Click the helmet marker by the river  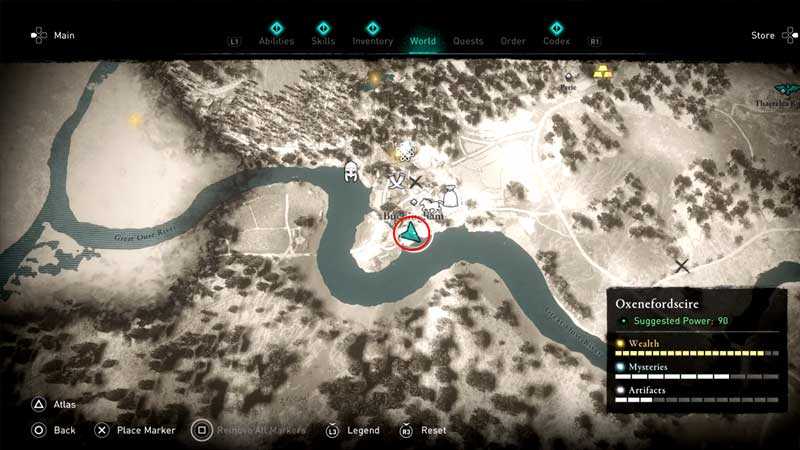coord(353,170)
